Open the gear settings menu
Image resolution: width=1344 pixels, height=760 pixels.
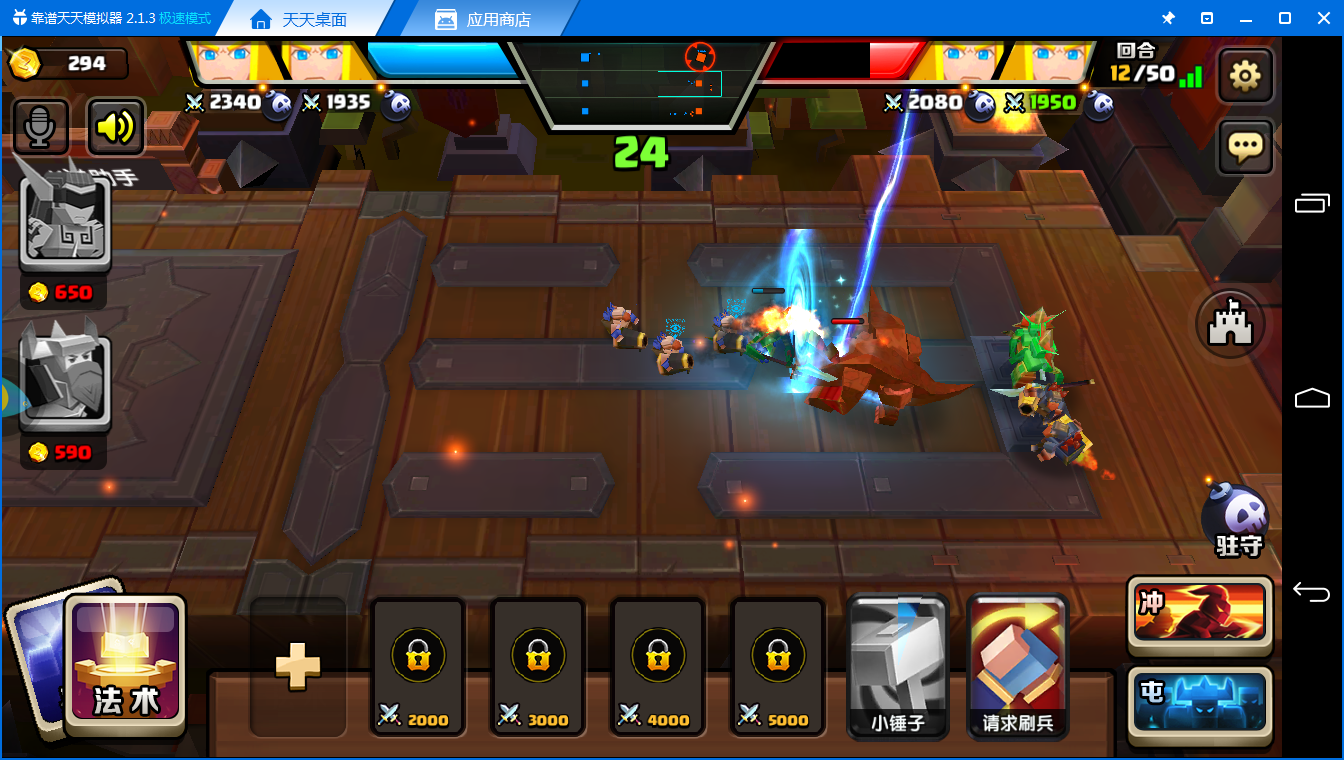click(1245, 76)
